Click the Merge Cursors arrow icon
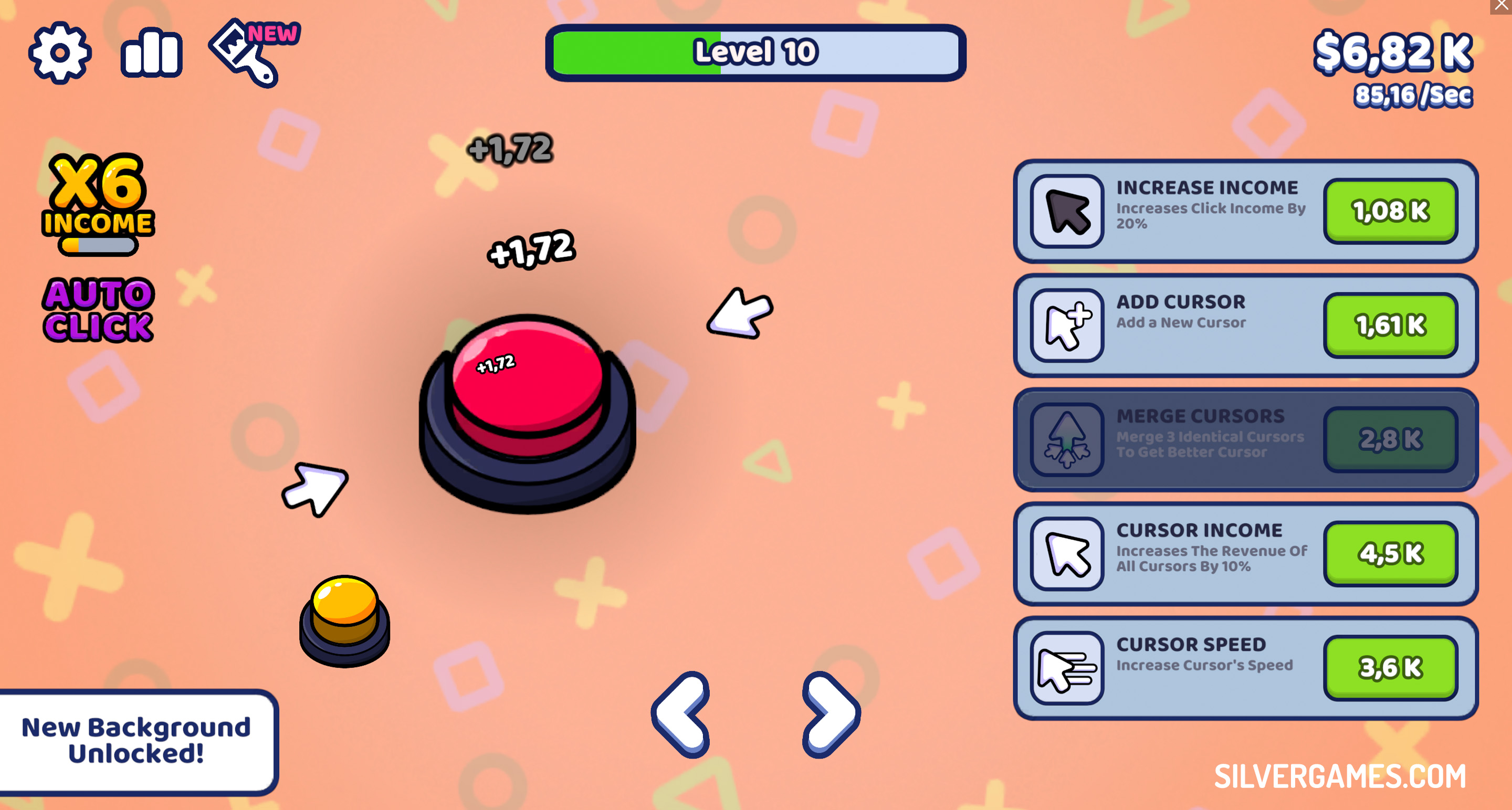This screenshot has width=1512, height=810. click(x=1069, y=439)
